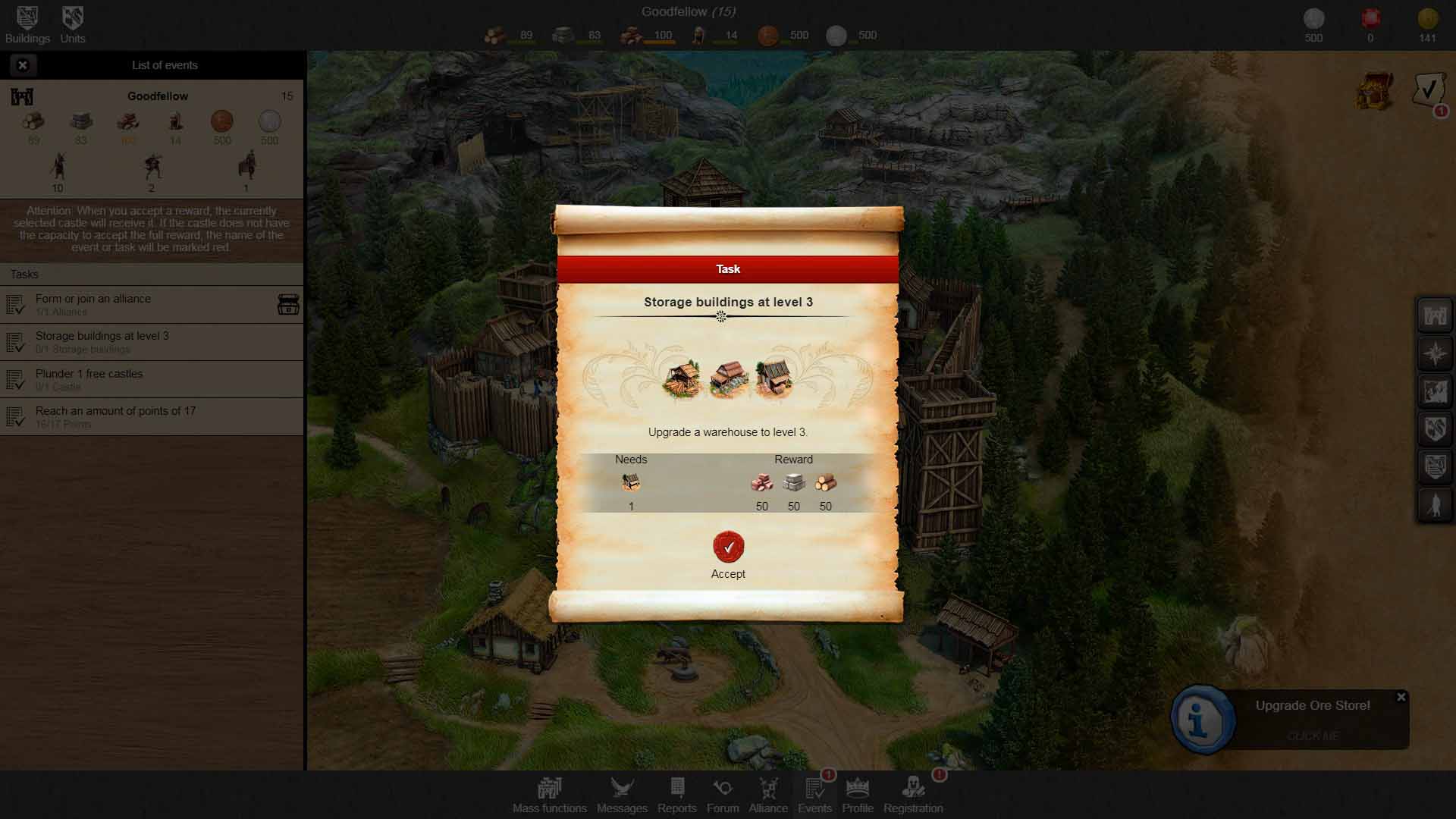
Task: Open the Alliance screen
Action: click(768, 795)
